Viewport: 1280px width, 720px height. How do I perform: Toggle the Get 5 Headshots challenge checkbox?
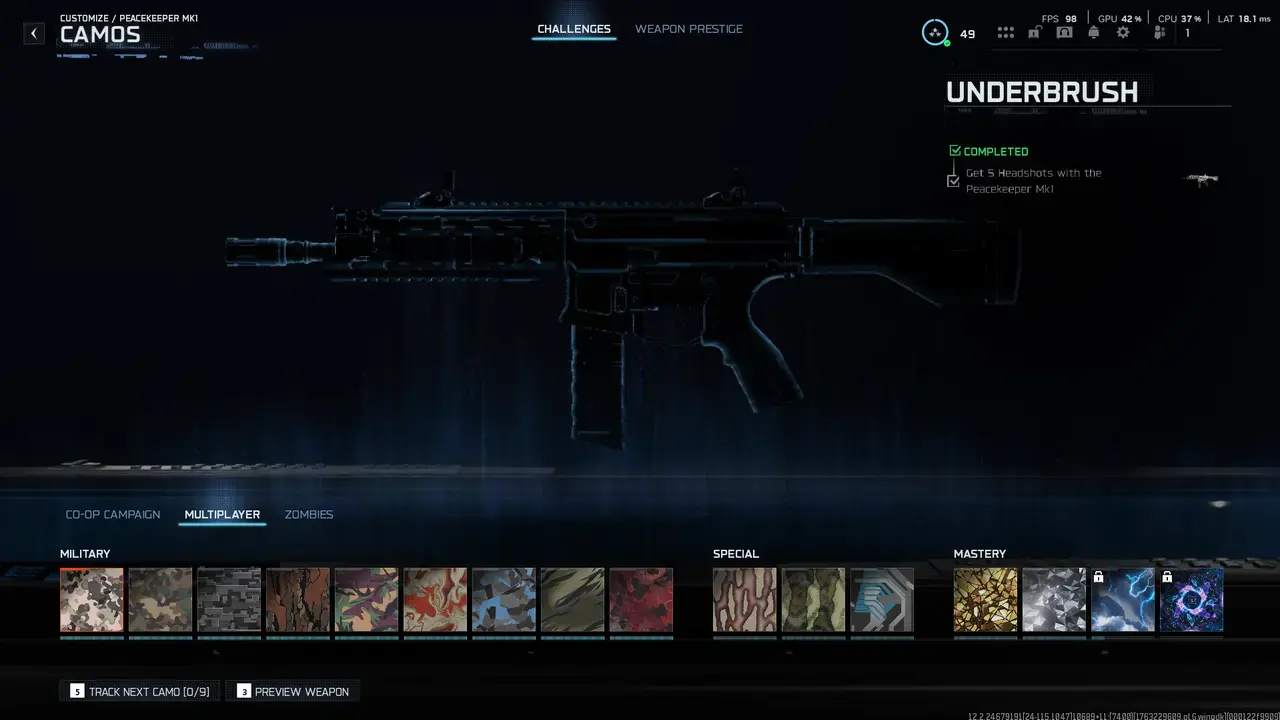[953, 180]
